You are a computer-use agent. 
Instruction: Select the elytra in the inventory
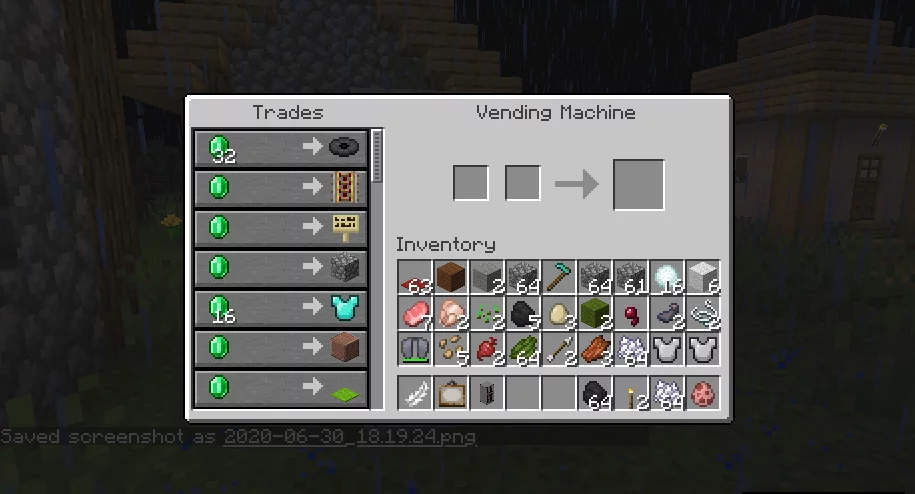coord(415,351)
